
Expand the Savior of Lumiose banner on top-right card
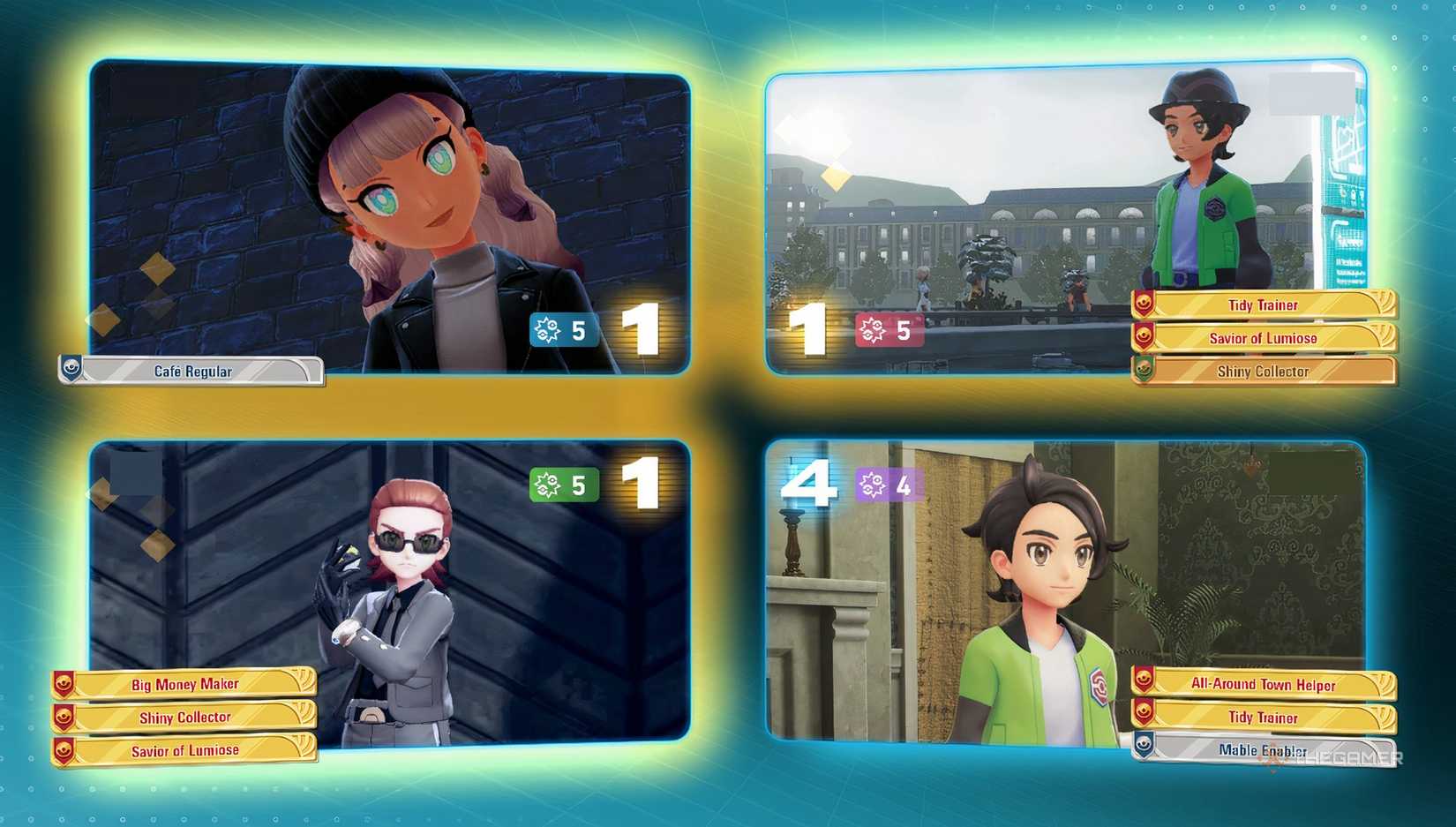[1262, 338]
